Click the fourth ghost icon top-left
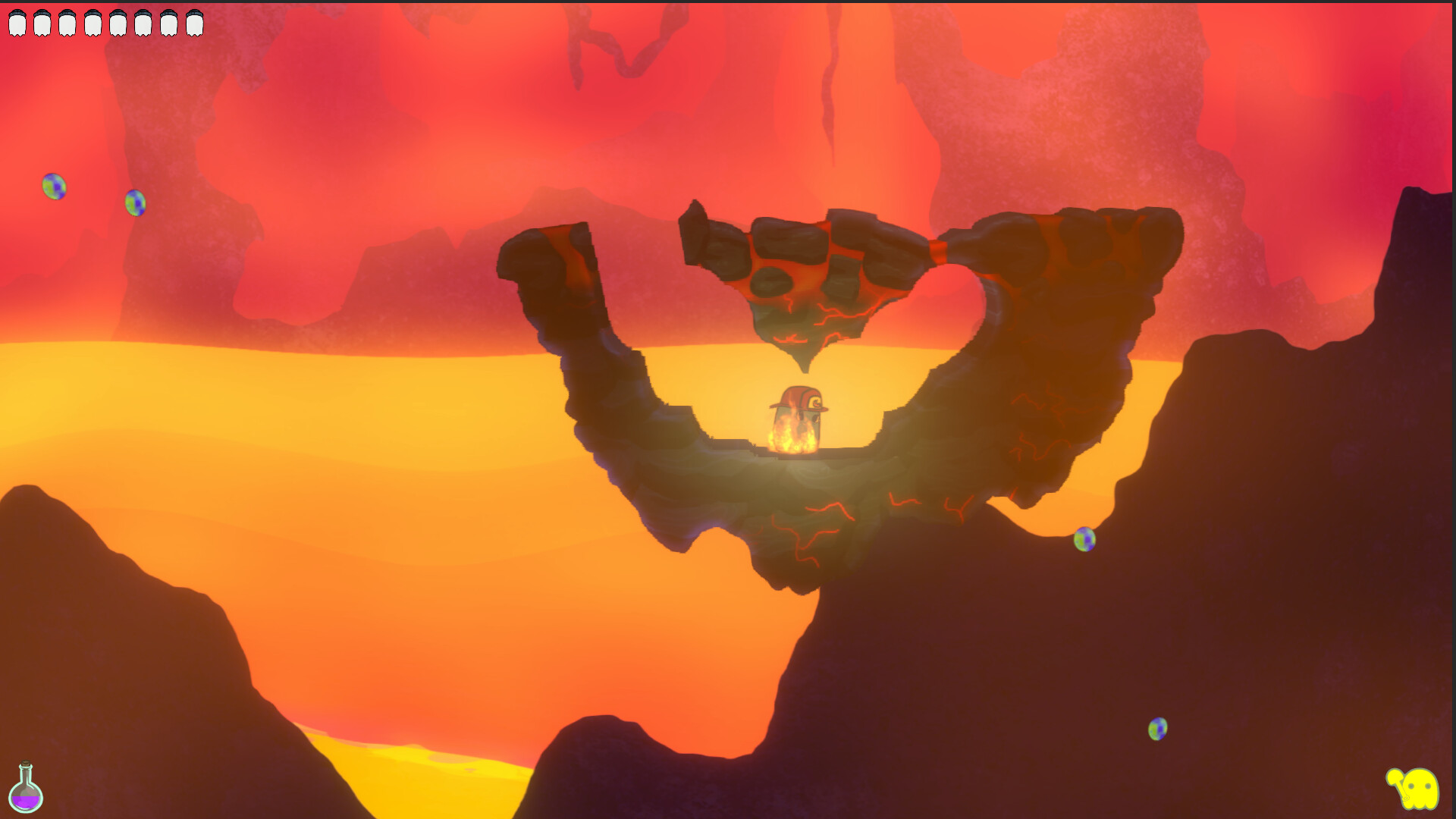Image resolution: width=1456 pixels, height=819 pixels. coord(93,21)
